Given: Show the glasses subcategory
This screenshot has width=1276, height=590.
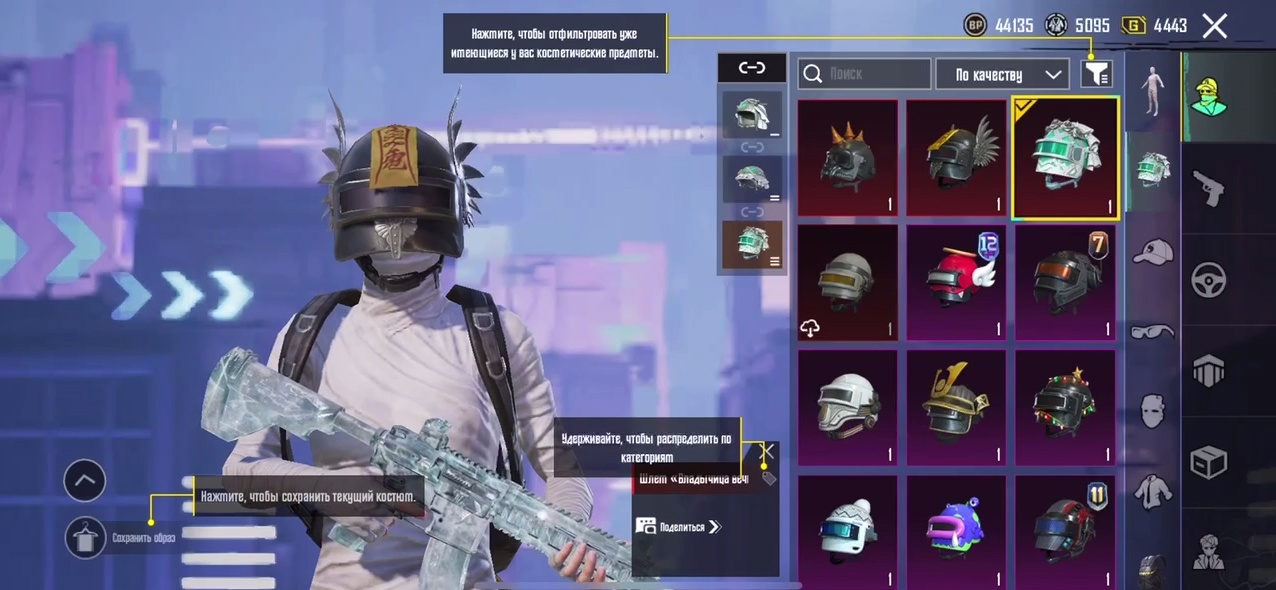Looking at the screenshot, I should click(x=1153, y=331).
